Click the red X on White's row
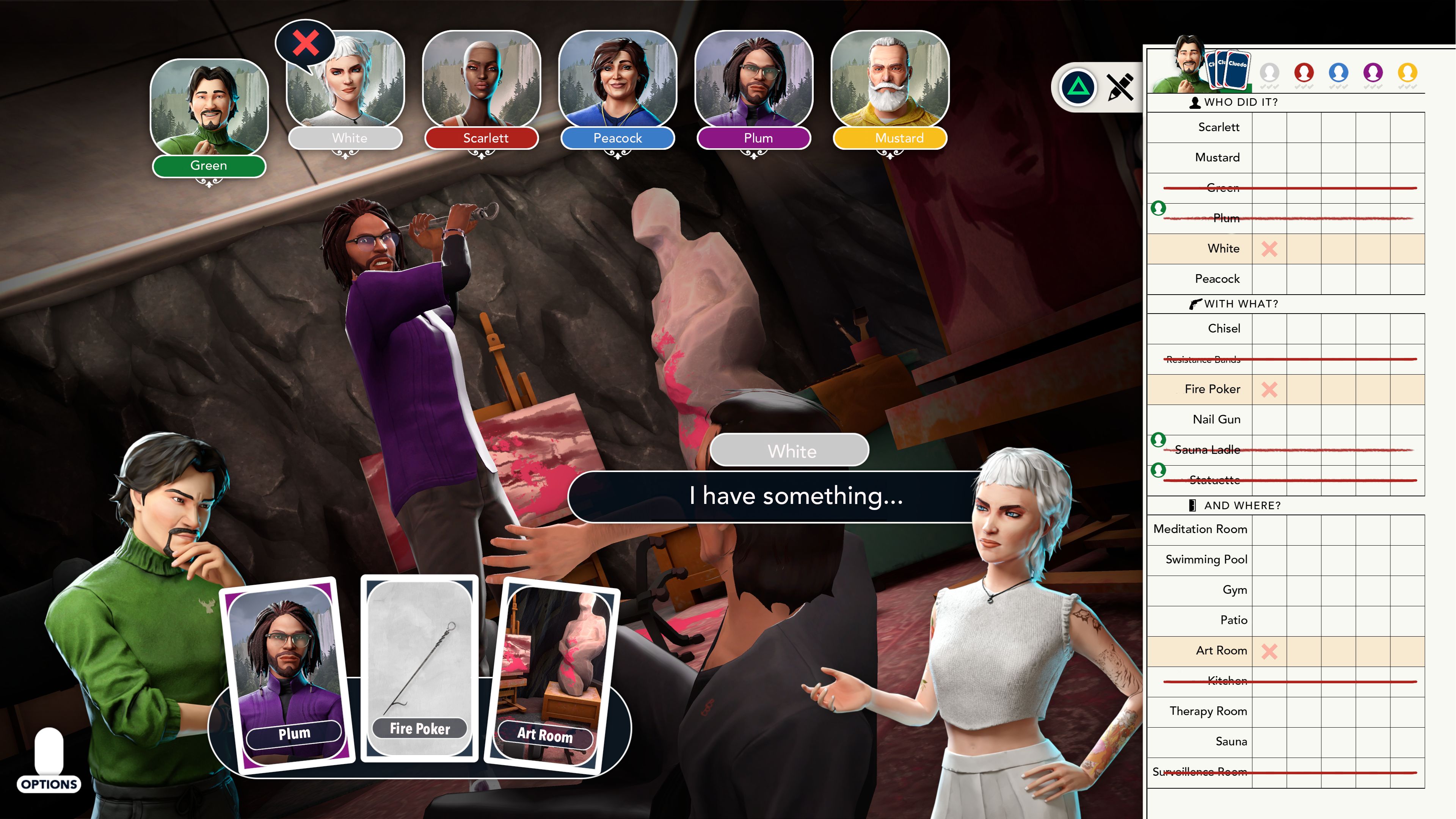The image size is (1456, 819). 1269,249
